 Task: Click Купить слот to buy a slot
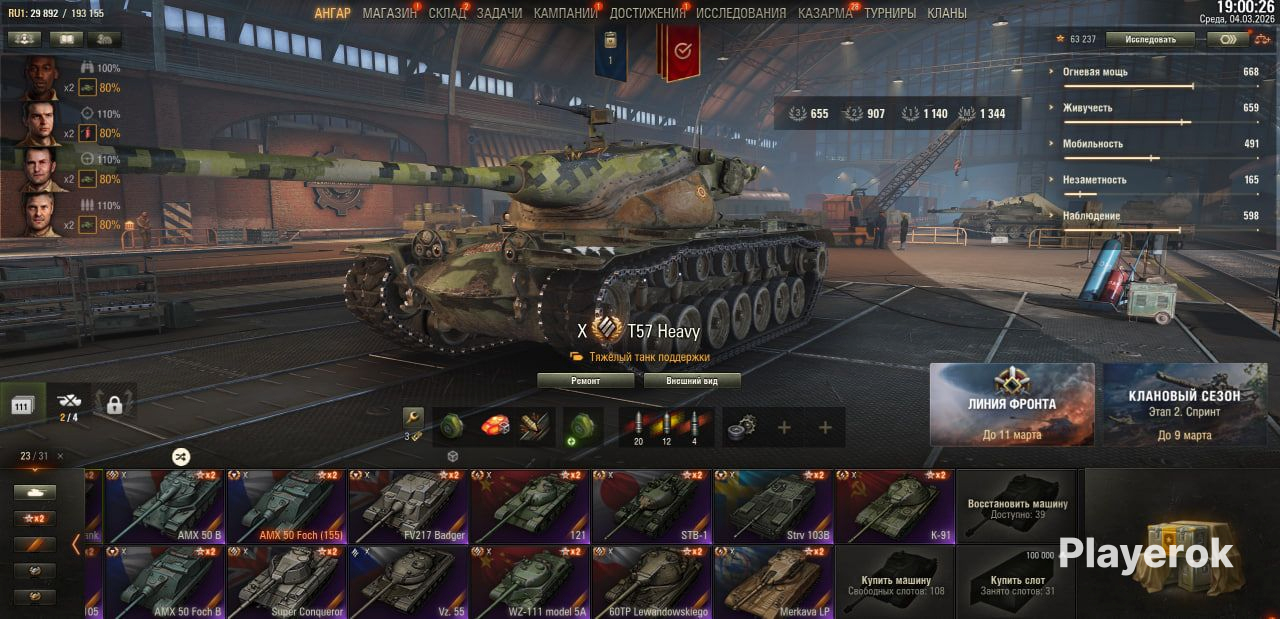pyautogui.click(x=1017, y=582)
